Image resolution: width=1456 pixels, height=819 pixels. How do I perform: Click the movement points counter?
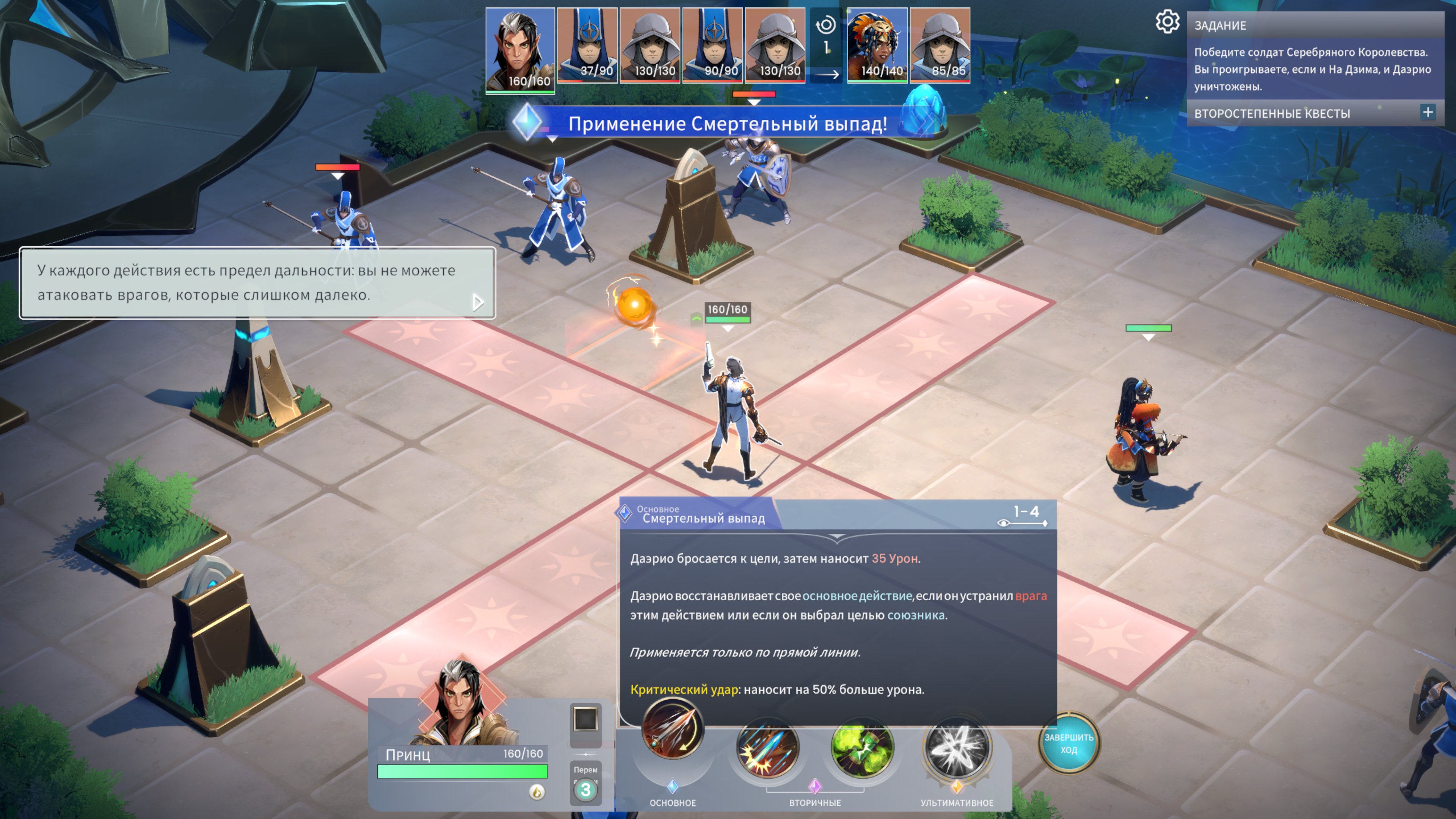[585, 789]
